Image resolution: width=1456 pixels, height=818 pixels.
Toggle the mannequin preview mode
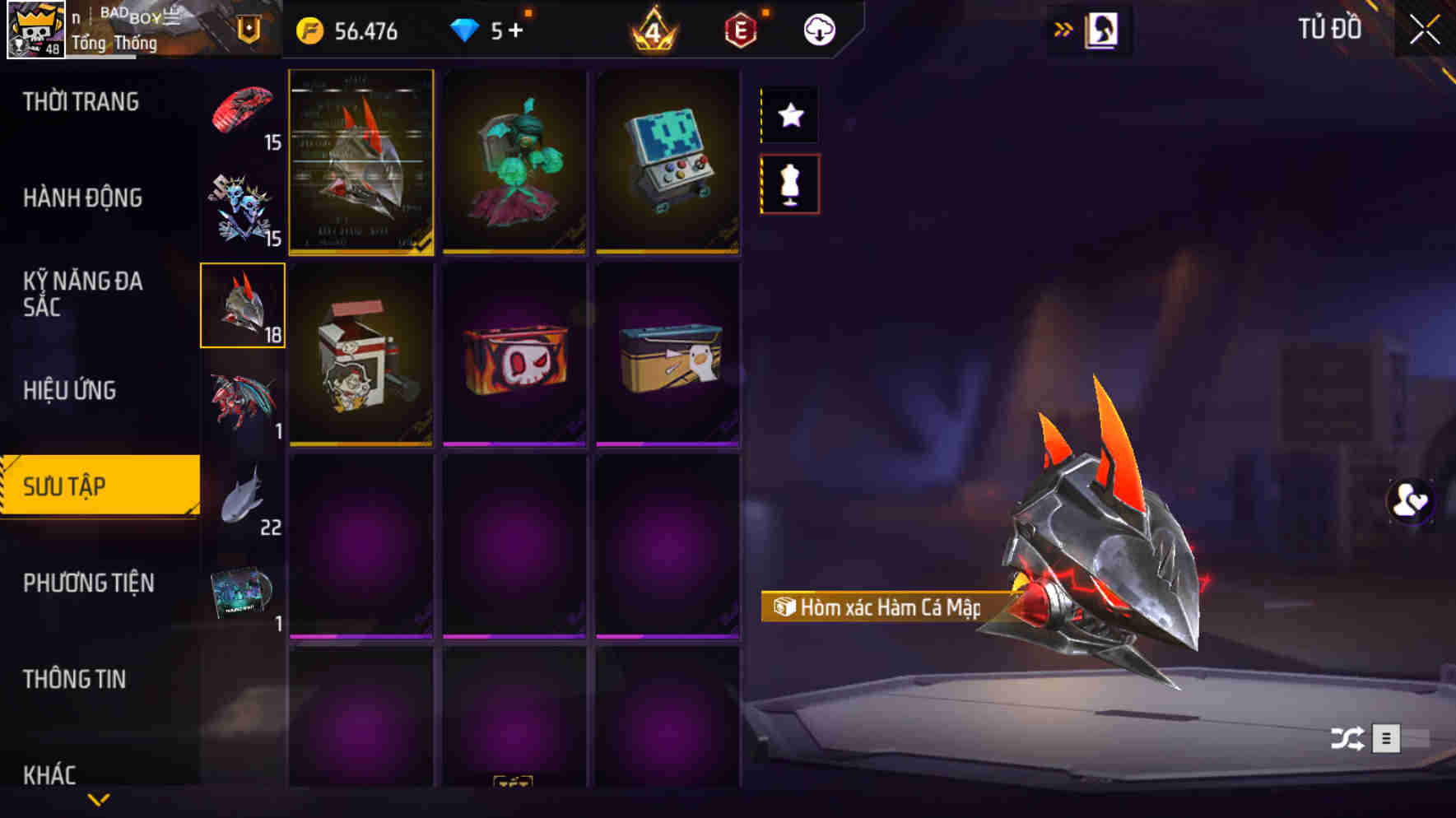[x=790, y=185]
